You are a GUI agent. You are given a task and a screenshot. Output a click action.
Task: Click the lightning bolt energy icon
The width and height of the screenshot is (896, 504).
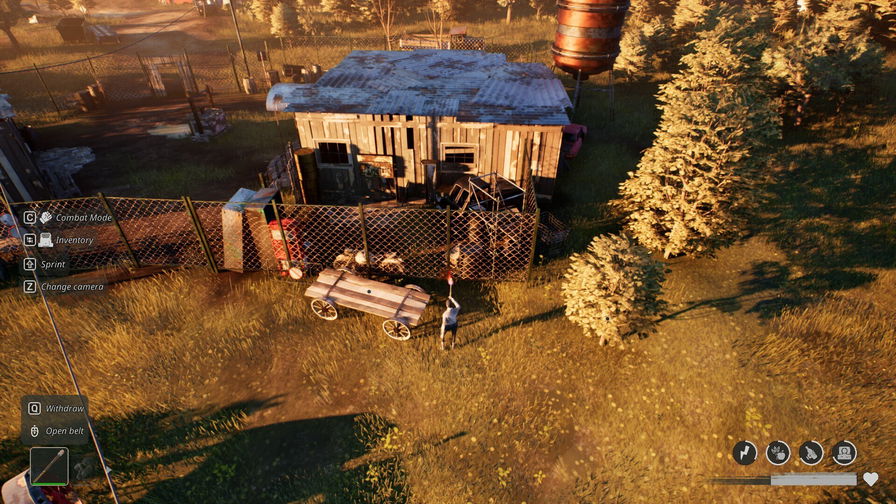point(745,453)
